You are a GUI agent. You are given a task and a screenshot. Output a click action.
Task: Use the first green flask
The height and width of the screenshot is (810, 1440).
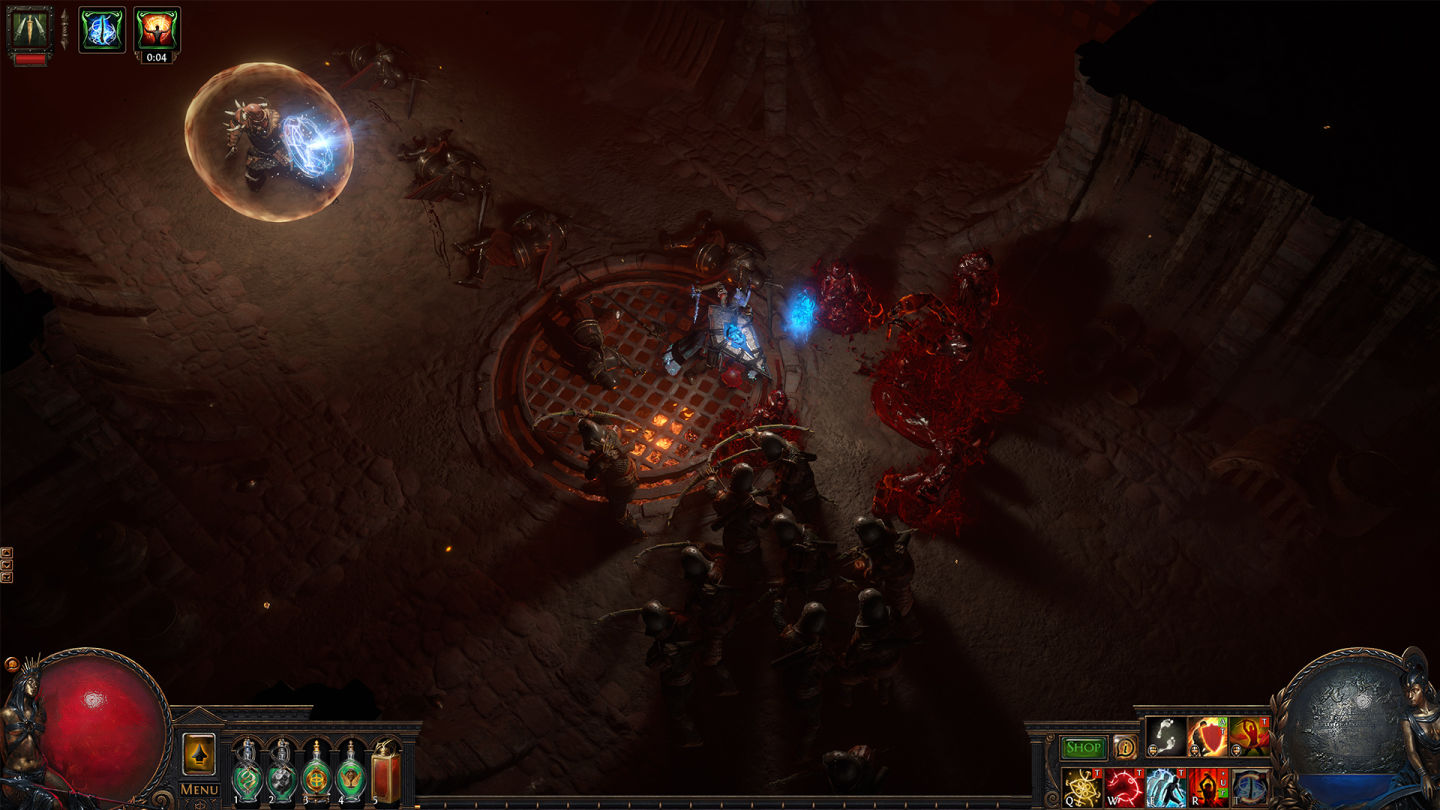tap(246, 777)
